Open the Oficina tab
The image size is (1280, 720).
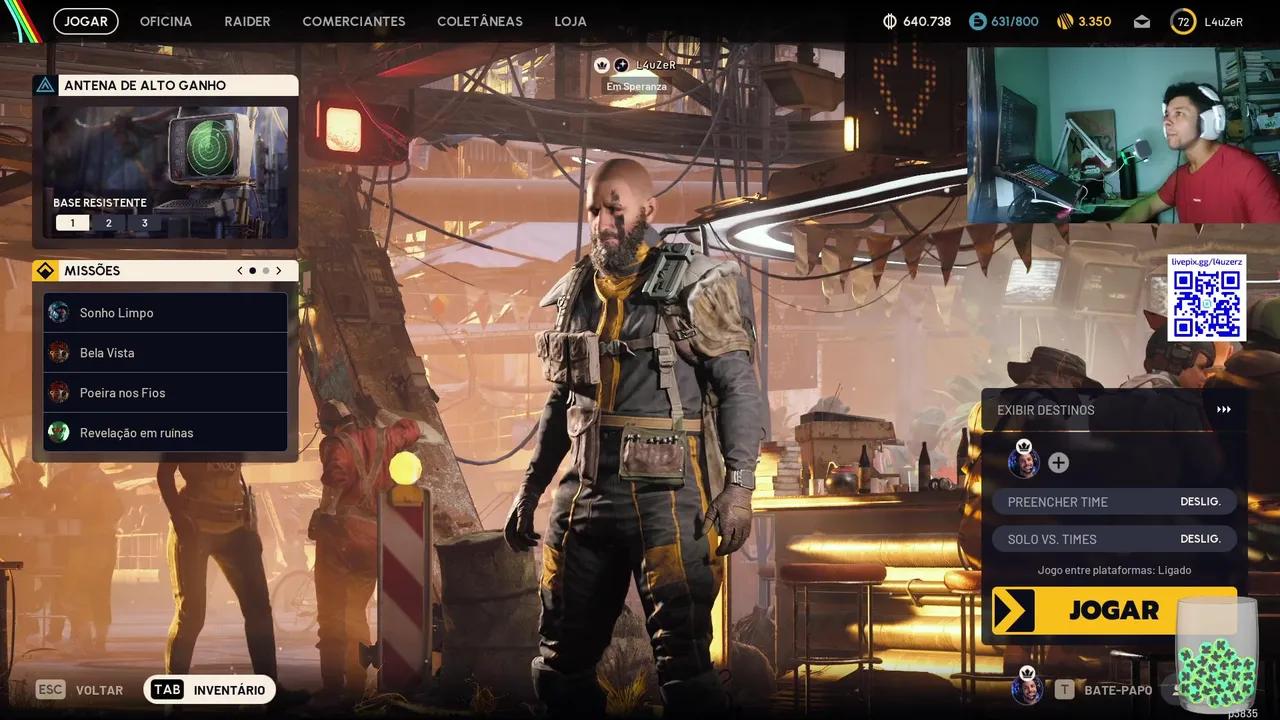click(x=166, y=21)
